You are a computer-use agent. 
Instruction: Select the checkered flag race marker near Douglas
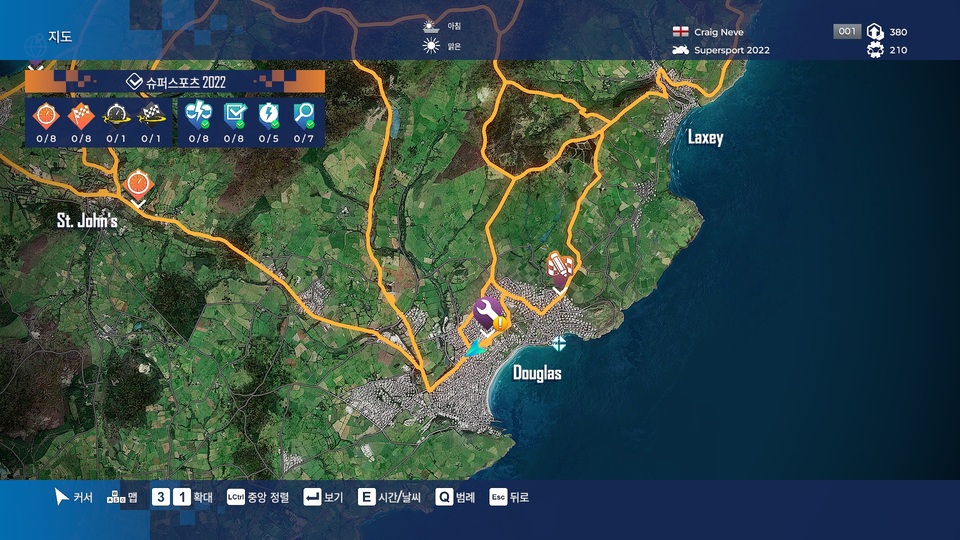[560, 267]
